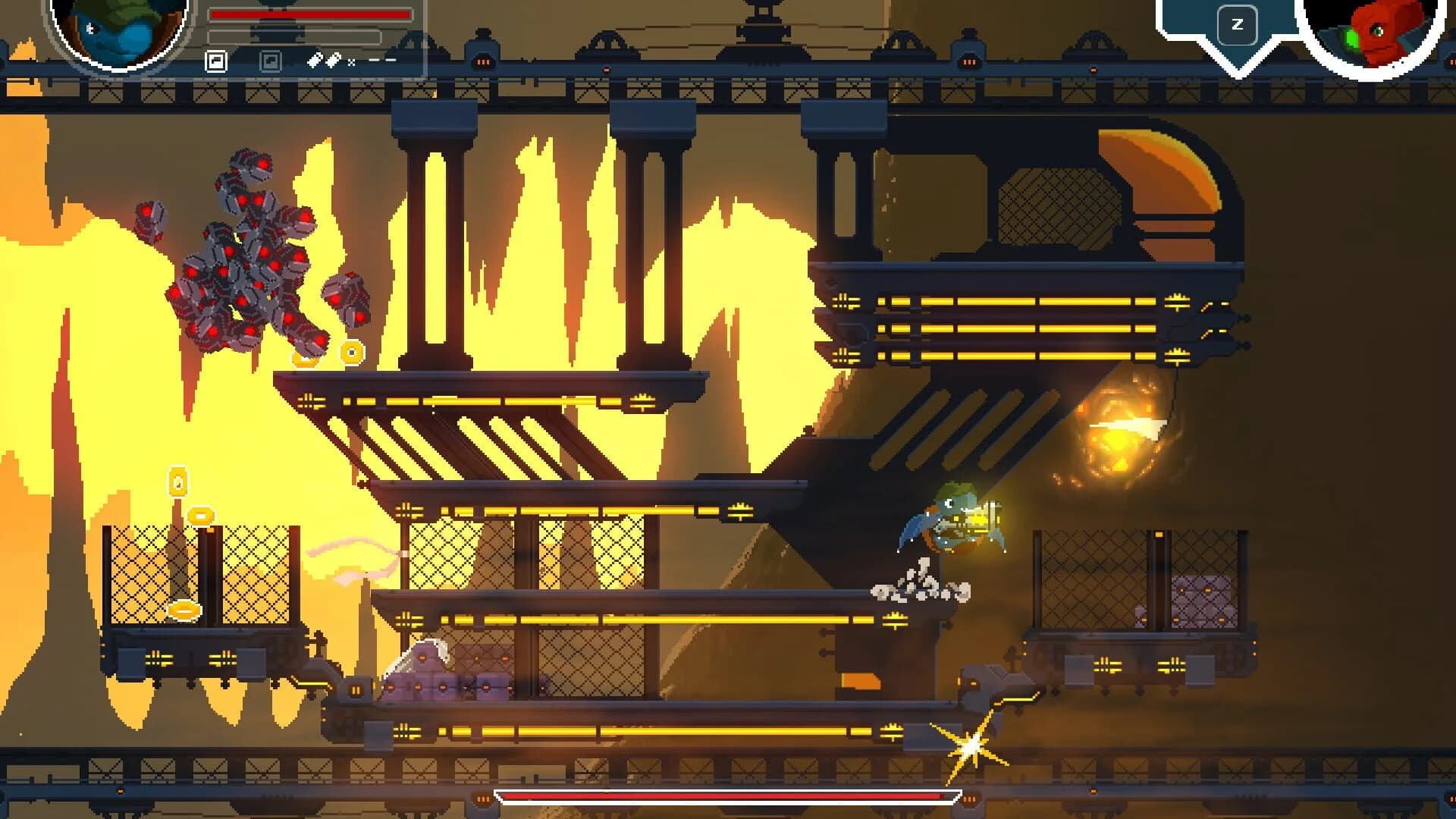Toggle the active weapon slot highlight
Image resolution: width=1456 pixels, height=819 pixels.
pos(215,59)
